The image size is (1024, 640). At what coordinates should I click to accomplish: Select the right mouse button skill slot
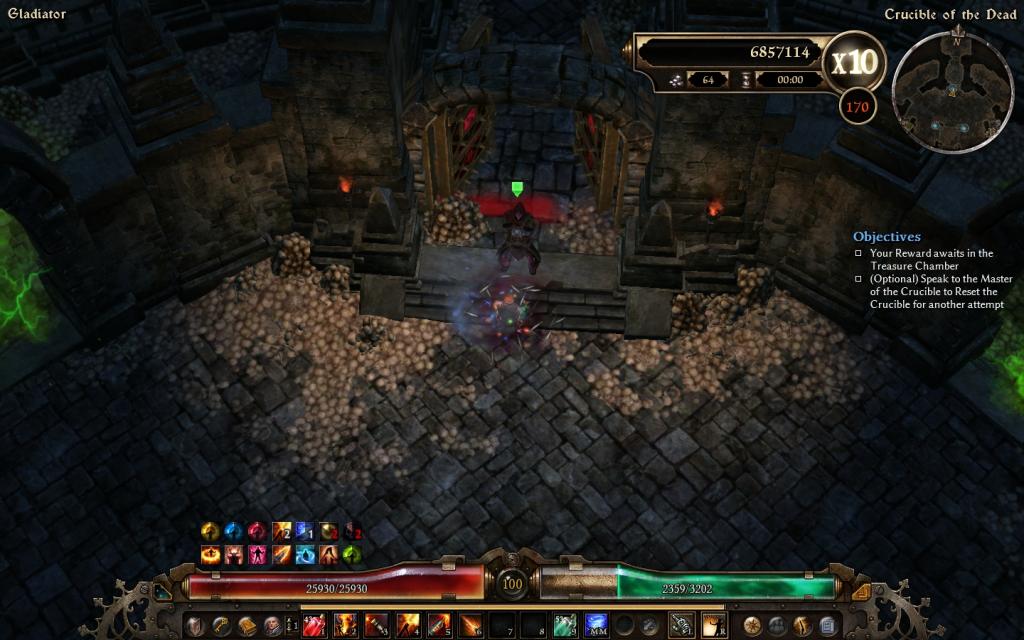click(714, 626)
